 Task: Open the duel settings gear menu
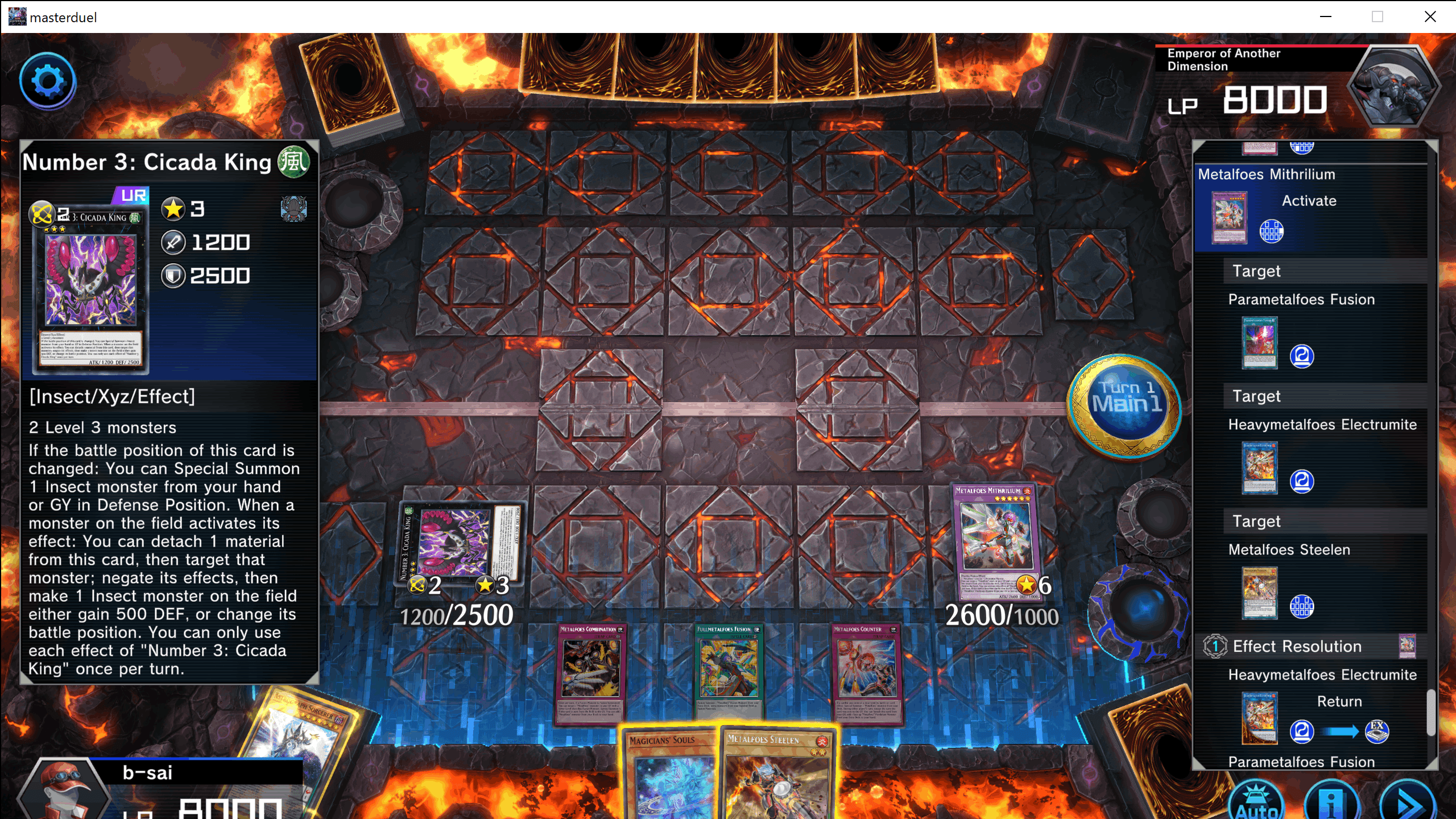pos(48,81)
